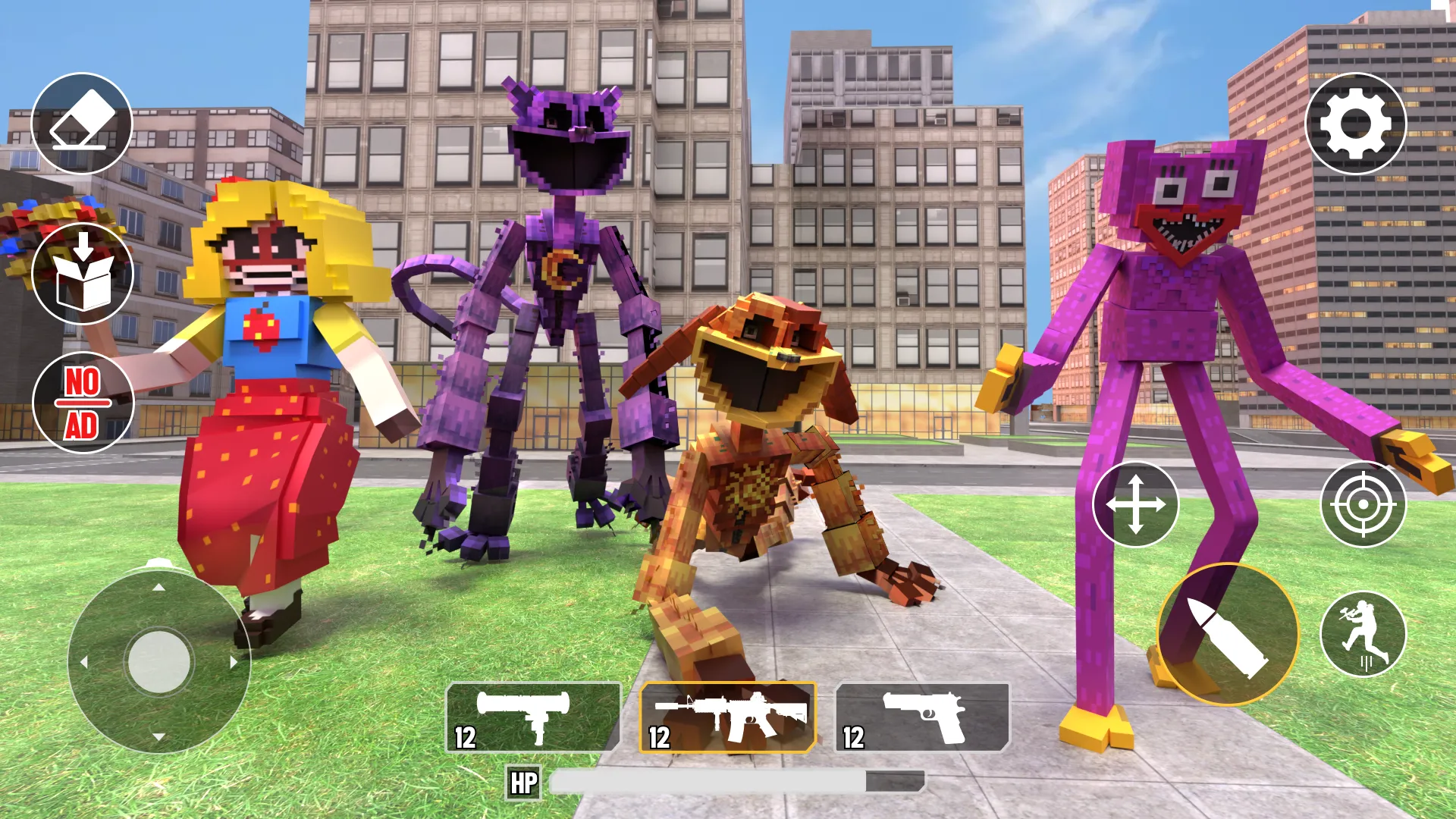Click the virtual movement joystick
The width and height of the screenshot is (1456, 819).
(x=159, y=661)
